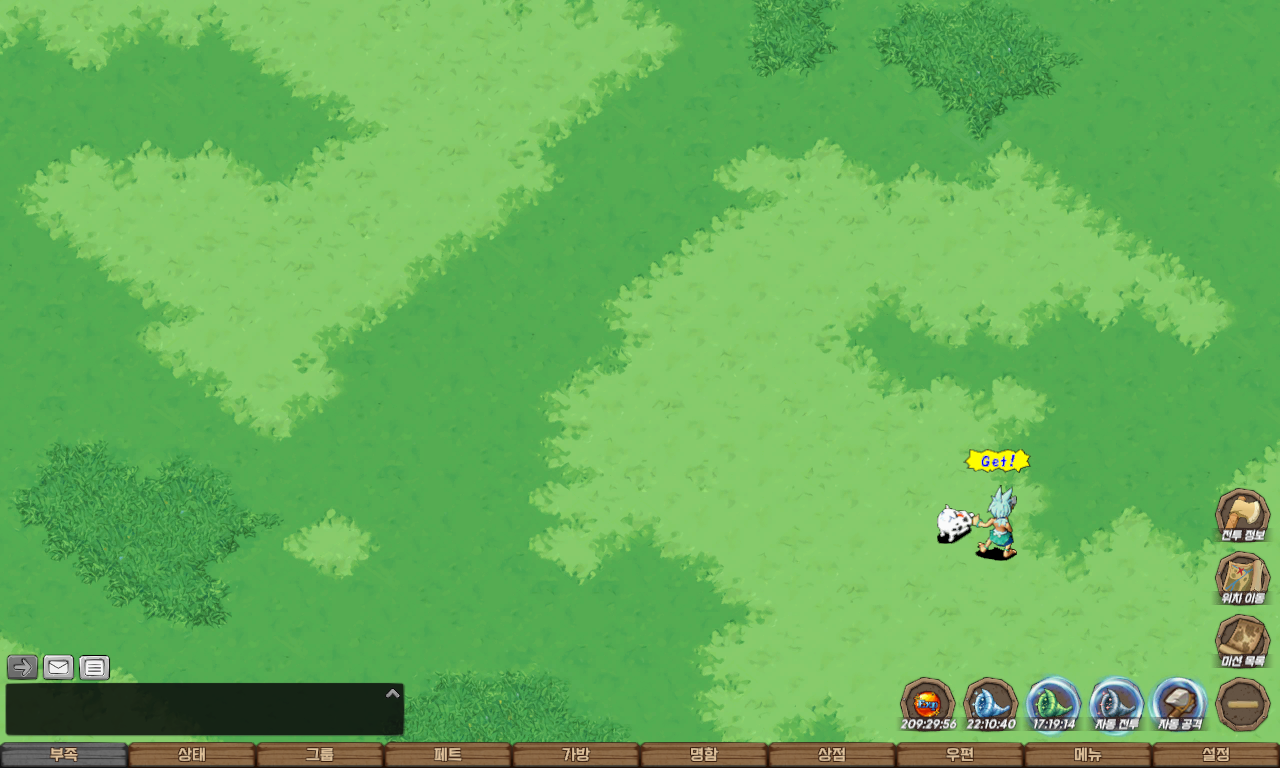This screenshot has width=1280, height=768.
Task: Expand the chat box with the arrow
Action: pyautogui.click(x=393, y=693)
